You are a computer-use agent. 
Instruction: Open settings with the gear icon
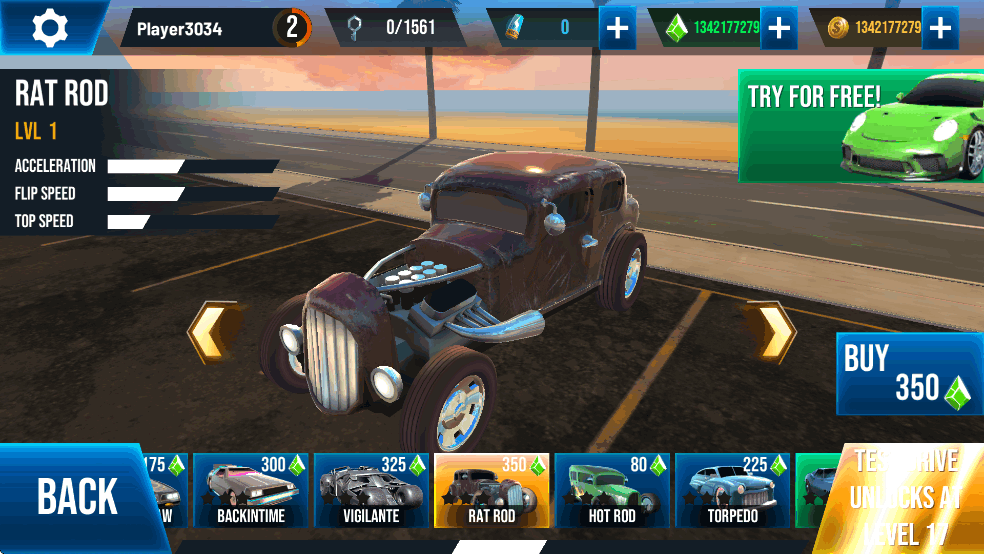point(48,28)
